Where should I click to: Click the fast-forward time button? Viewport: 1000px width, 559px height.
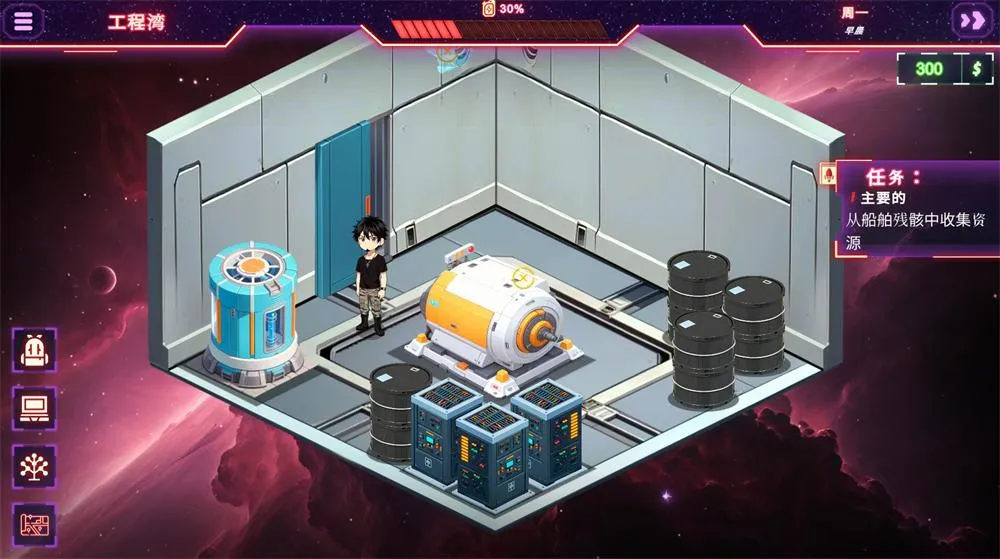pos(970,20)
